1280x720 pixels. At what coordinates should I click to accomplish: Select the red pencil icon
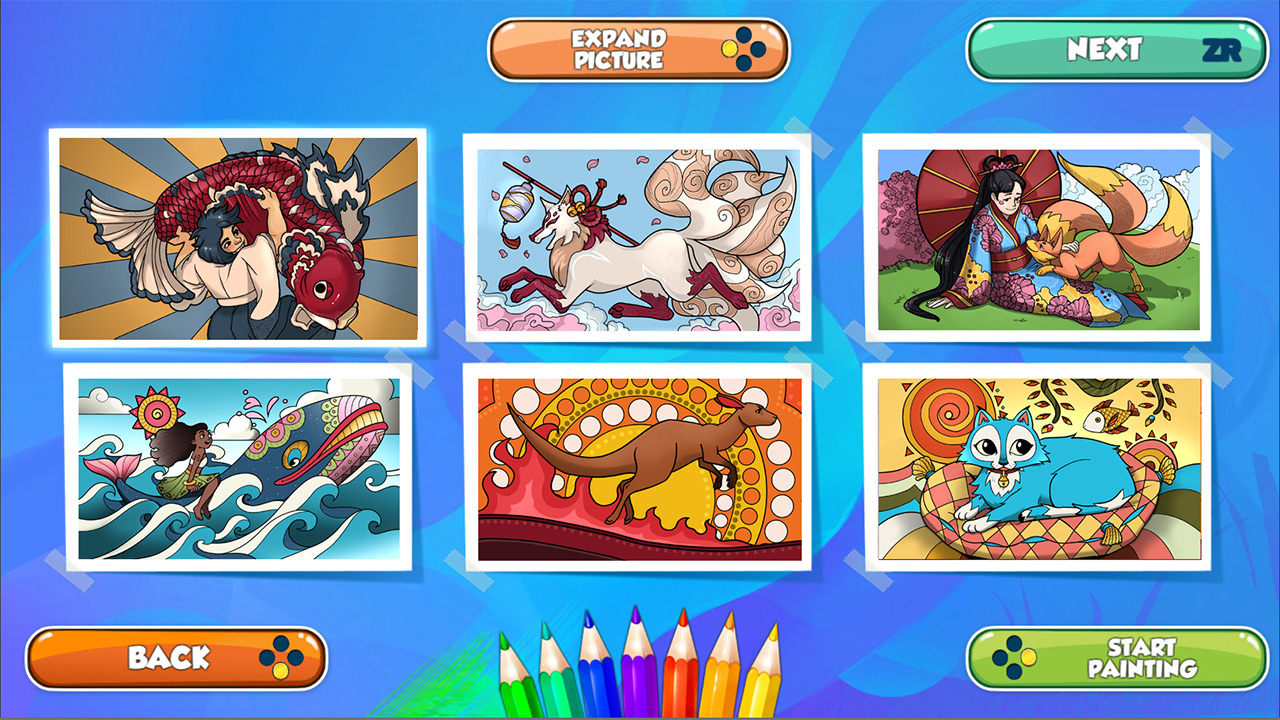pyautogui.click(x=682, y=685)
